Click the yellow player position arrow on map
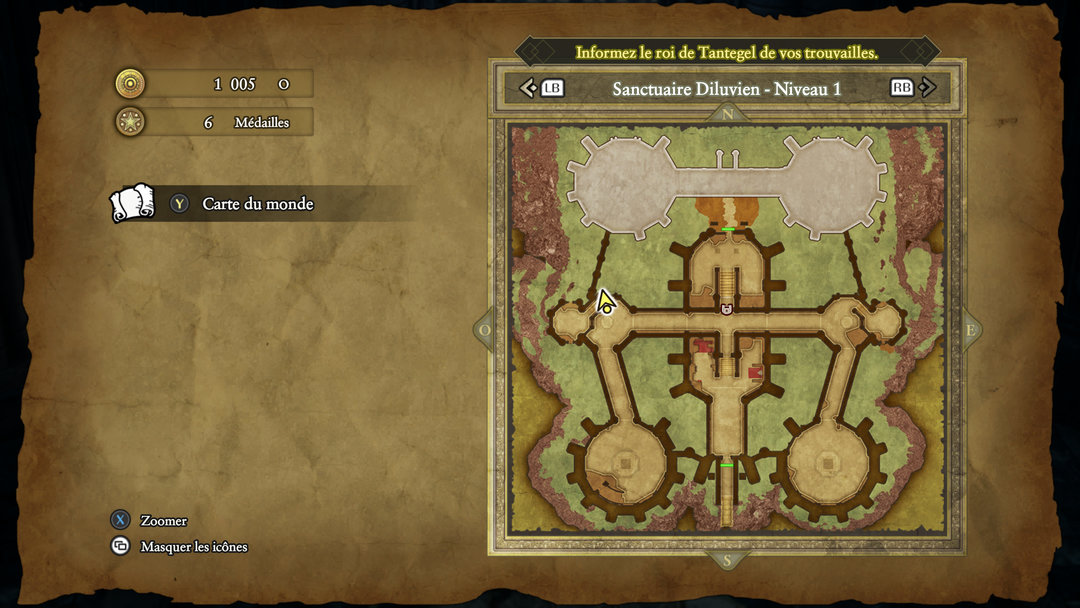The height and width of the screenshot is (608, 1080). click(x=605, y=302)
